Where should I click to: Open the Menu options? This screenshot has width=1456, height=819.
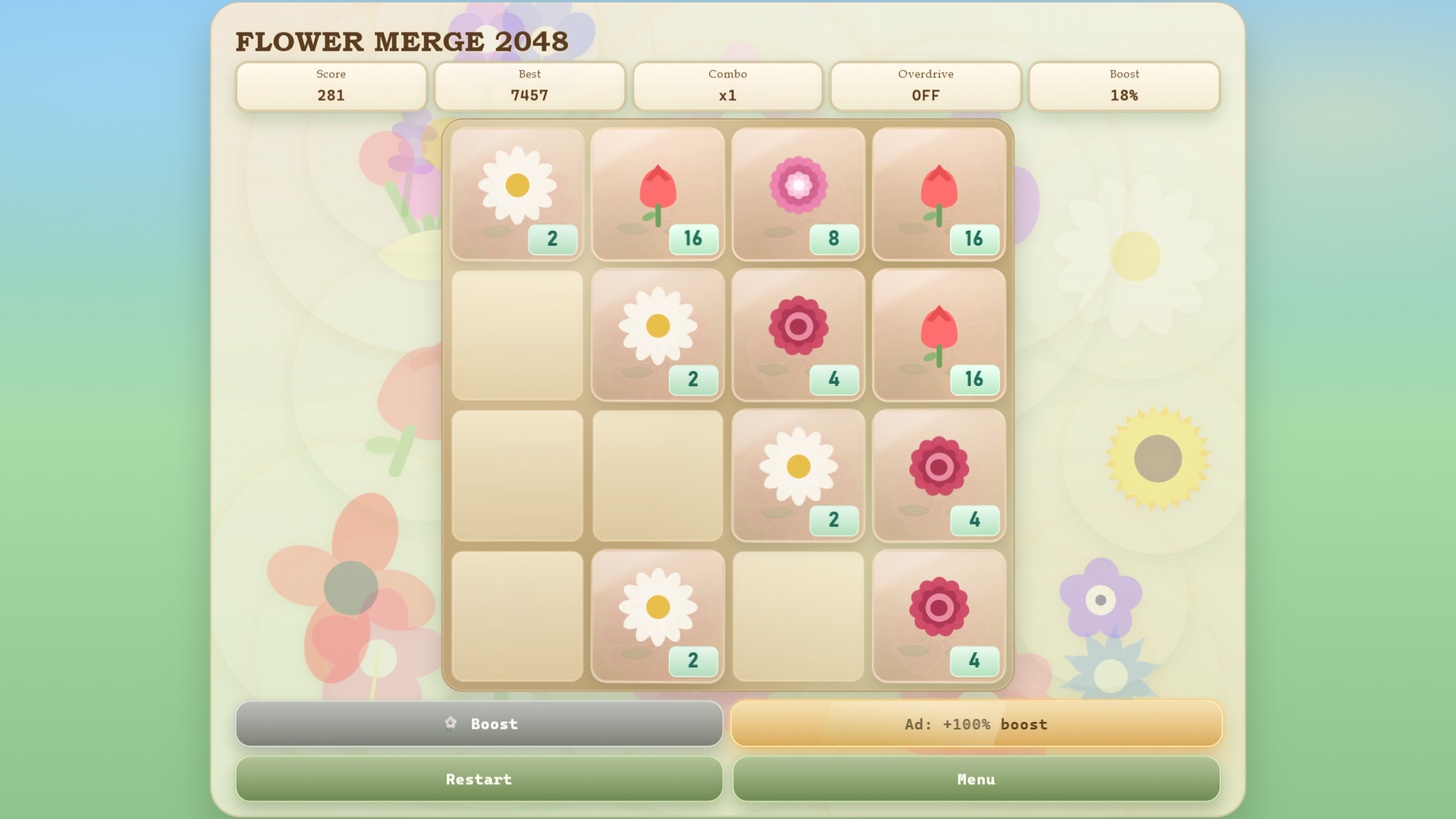click(976, 779)
